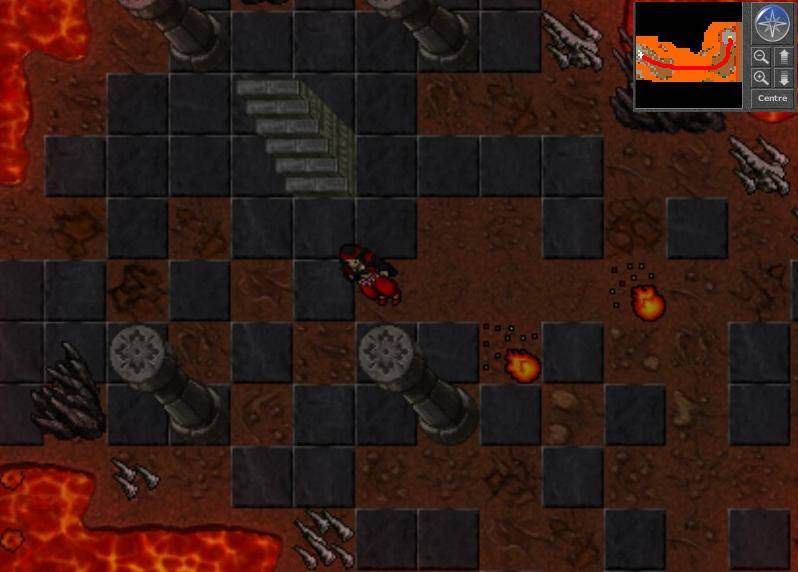
Task: Show the floor below on minimap
Action: [784, 78]
